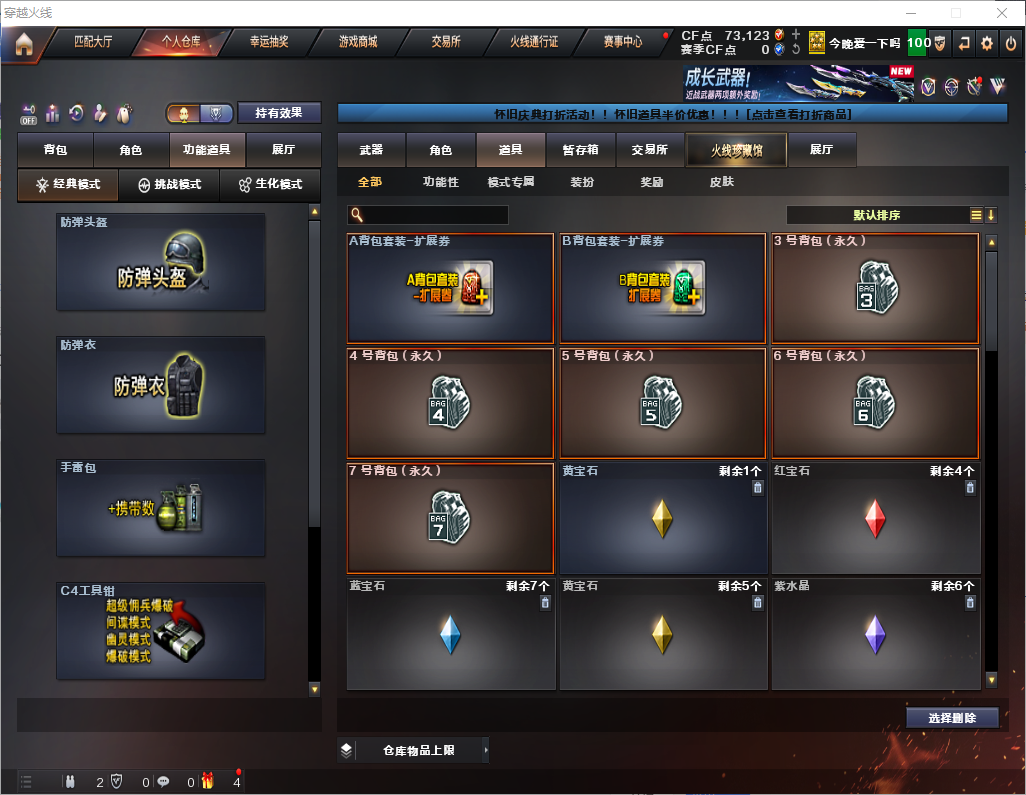The image size is (1026, 795).
Task: Click the 选择删除 delete button
Action: [x=952, y=718]
